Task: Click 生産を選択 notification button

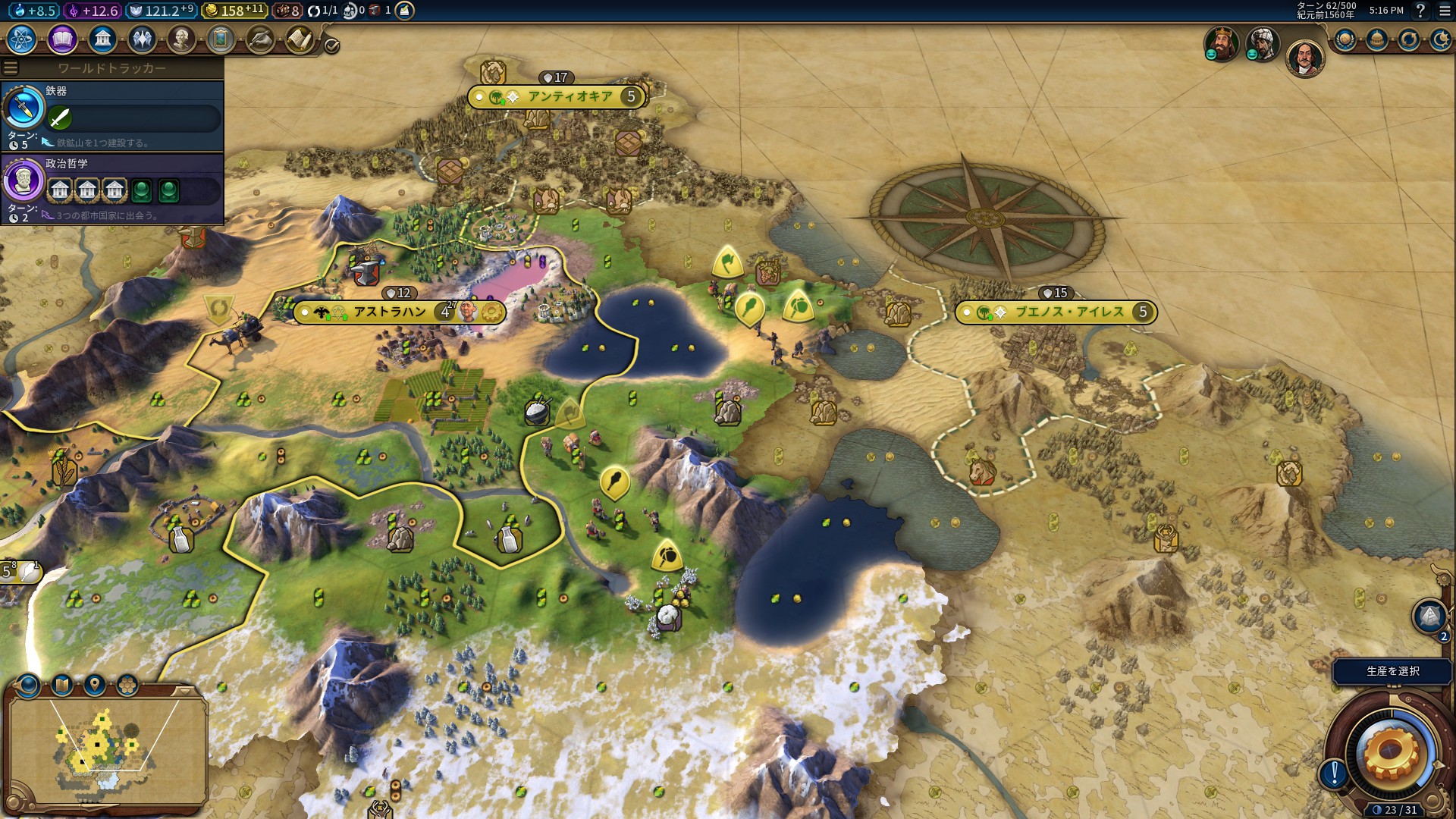Action: [x=1392, y=671]
